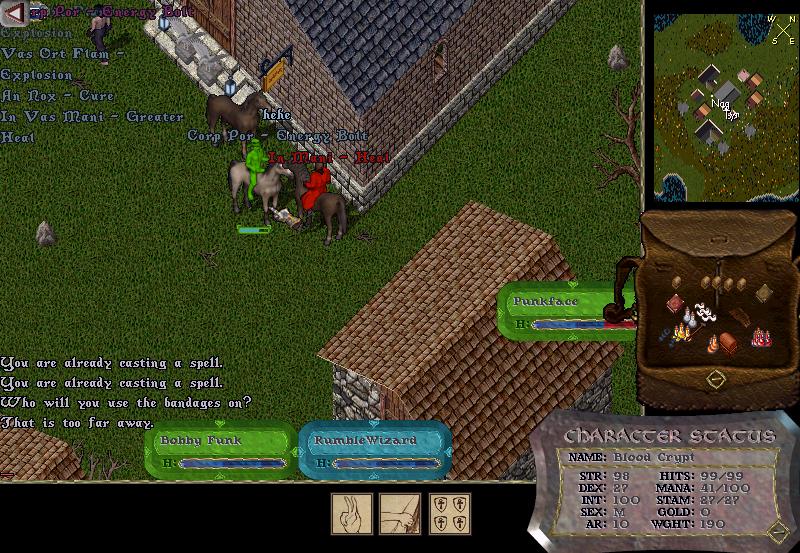
Task: Activate the hand gesture spell icon
Action: (x=352, y=514)
